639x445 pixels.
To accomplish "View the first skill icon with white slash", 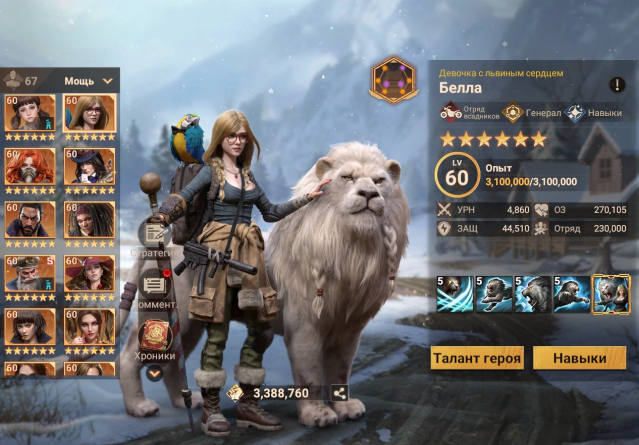I will (x=454, y=294).
